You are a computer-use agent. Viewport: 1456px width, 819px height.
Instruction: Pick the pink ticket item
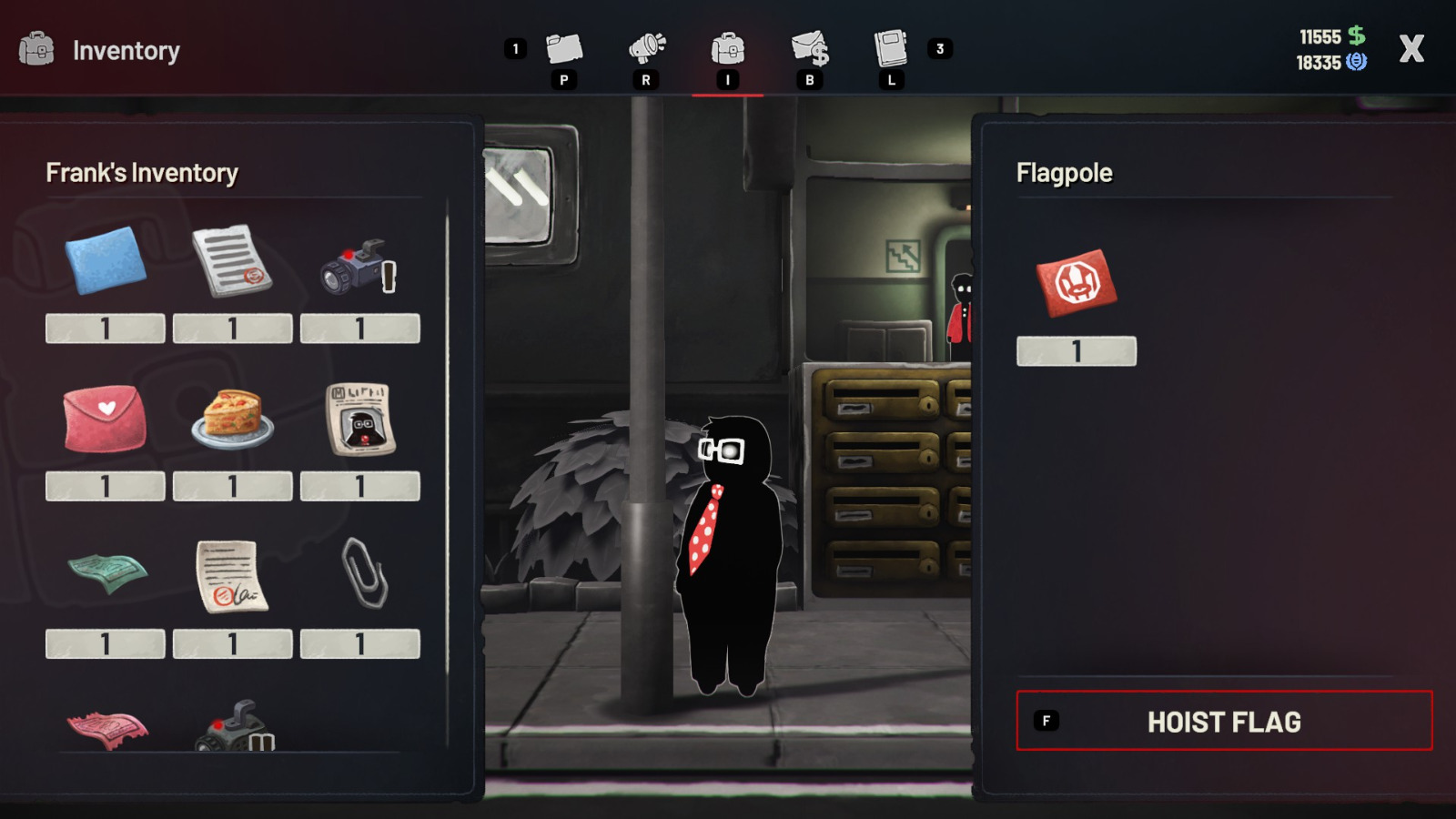coord(106,729)
